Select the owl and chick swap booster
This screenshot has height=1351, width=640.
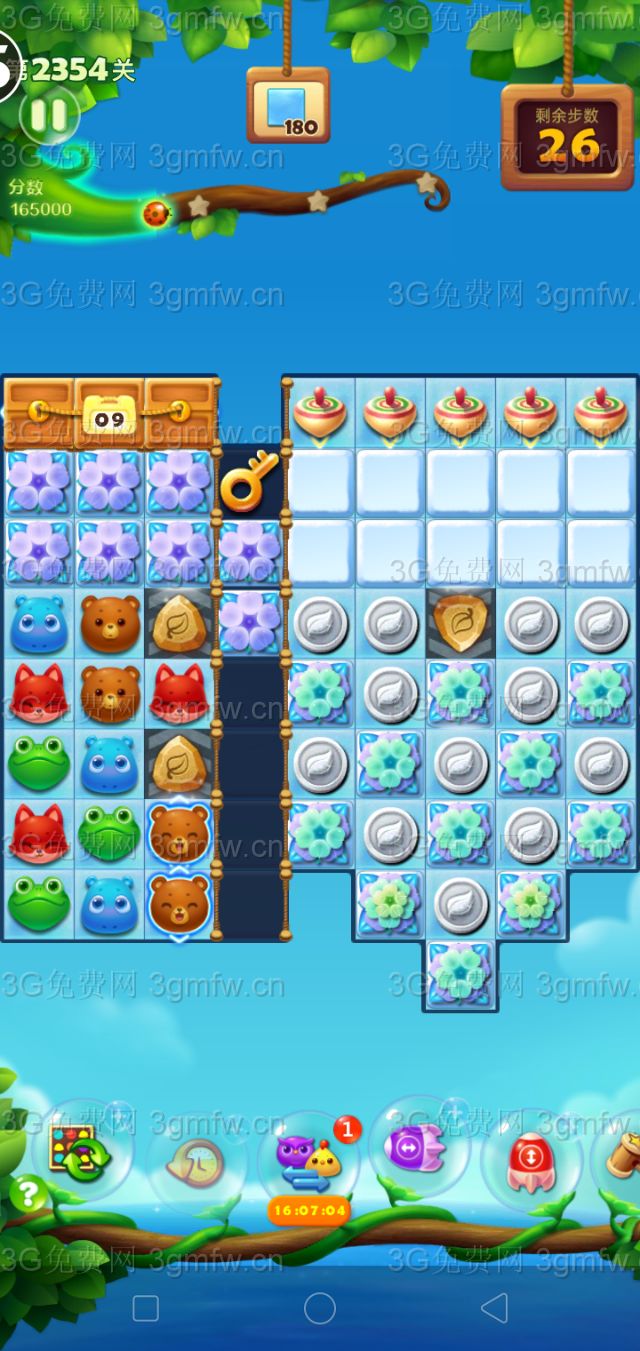pos(308,1162)
